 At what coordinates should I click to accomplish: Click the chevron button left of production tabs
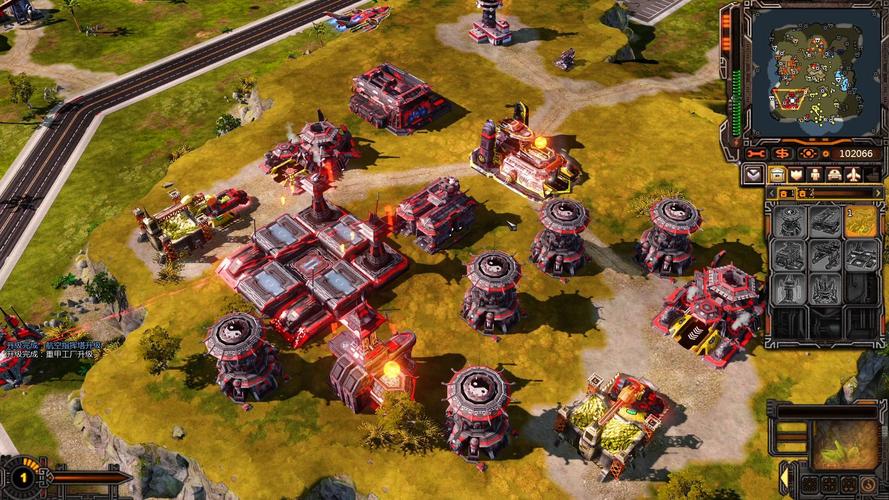(x=755, y=174)
